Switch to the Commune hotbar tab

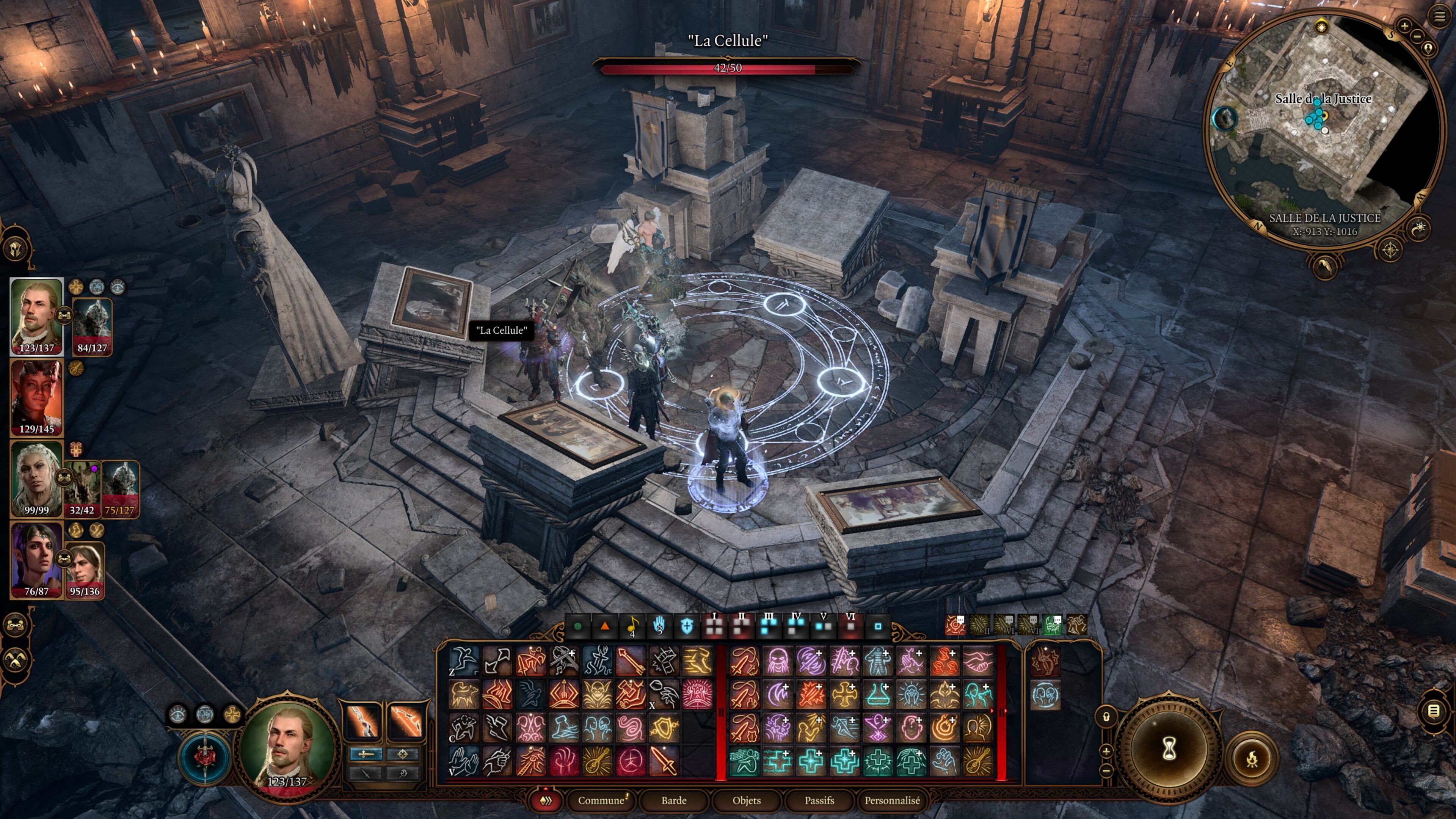601,800
